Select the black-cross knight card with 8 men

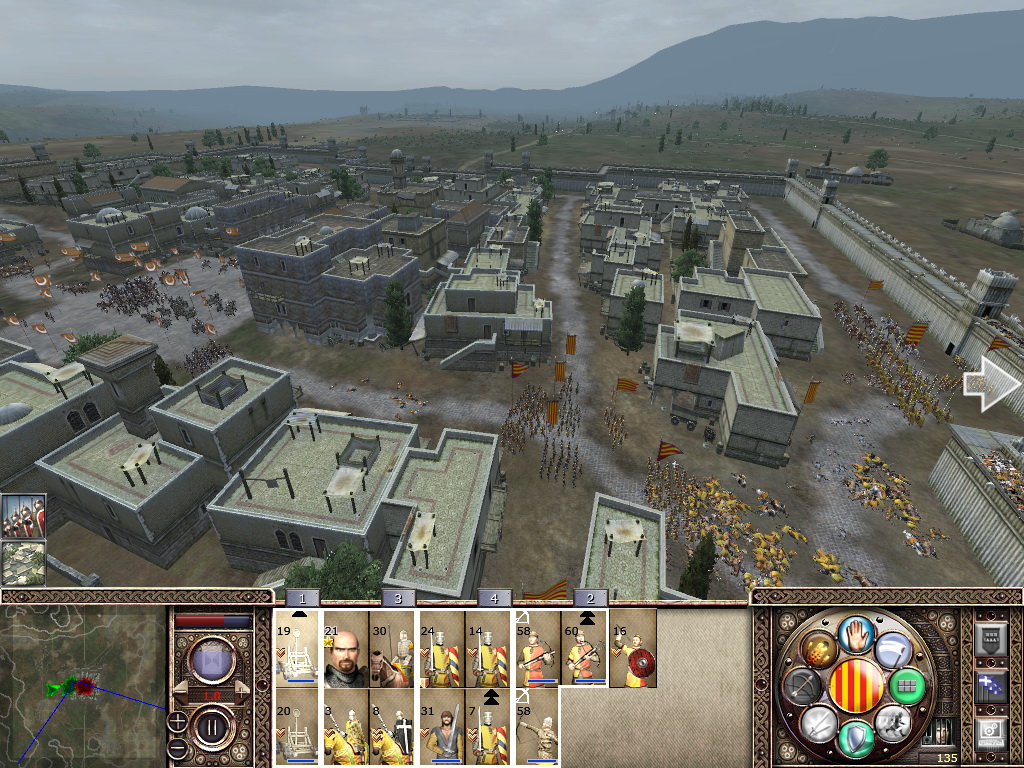point(392,727)
